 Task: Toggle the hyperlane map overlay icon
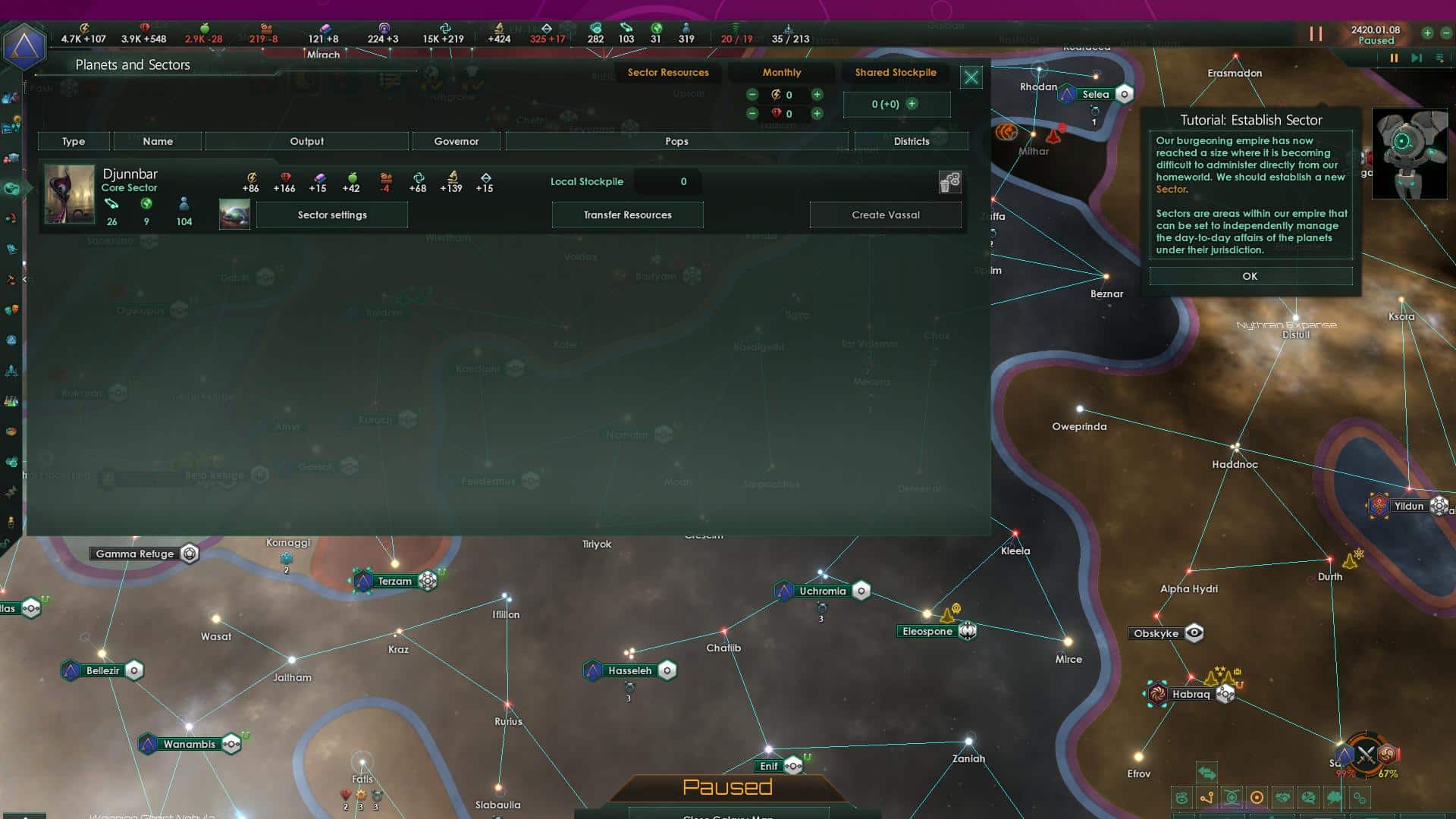pyautogui.click(x=1207, y=796)
